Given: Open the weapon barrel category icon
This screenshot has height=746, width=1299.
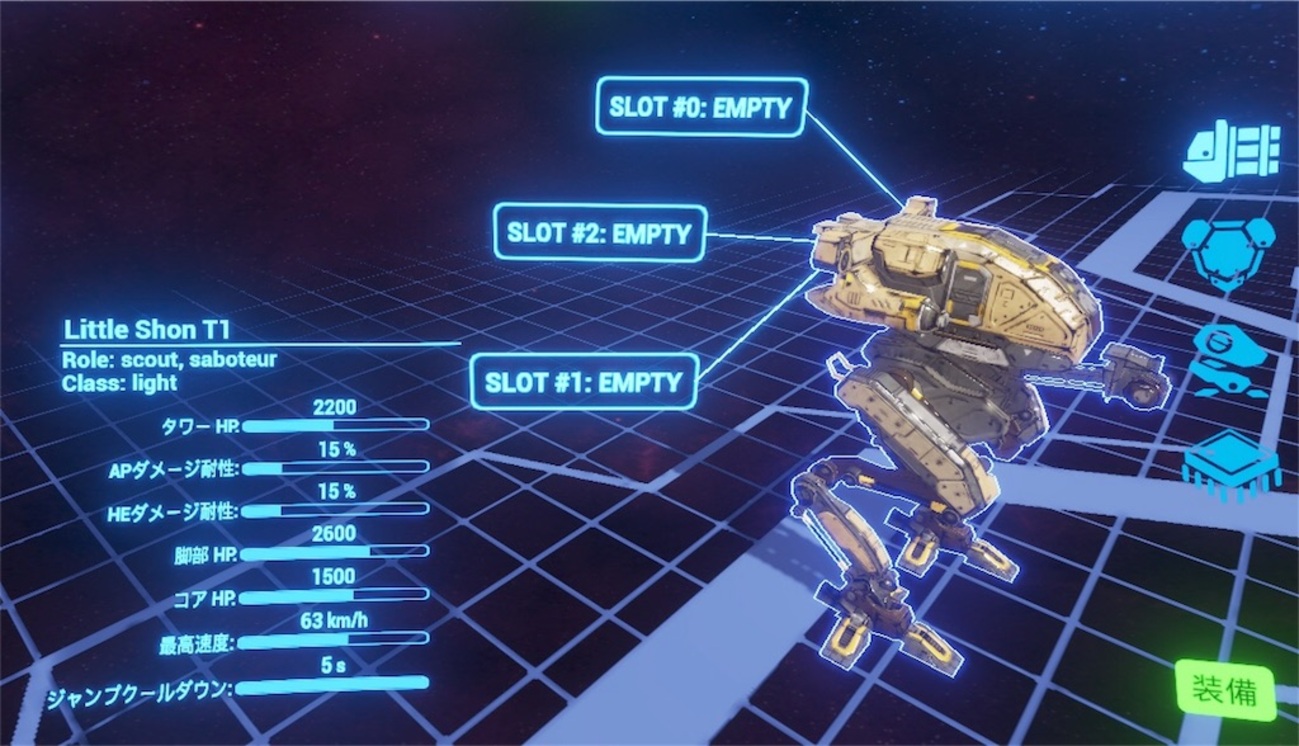Looking at the screenshot, I should (1231, 151).
